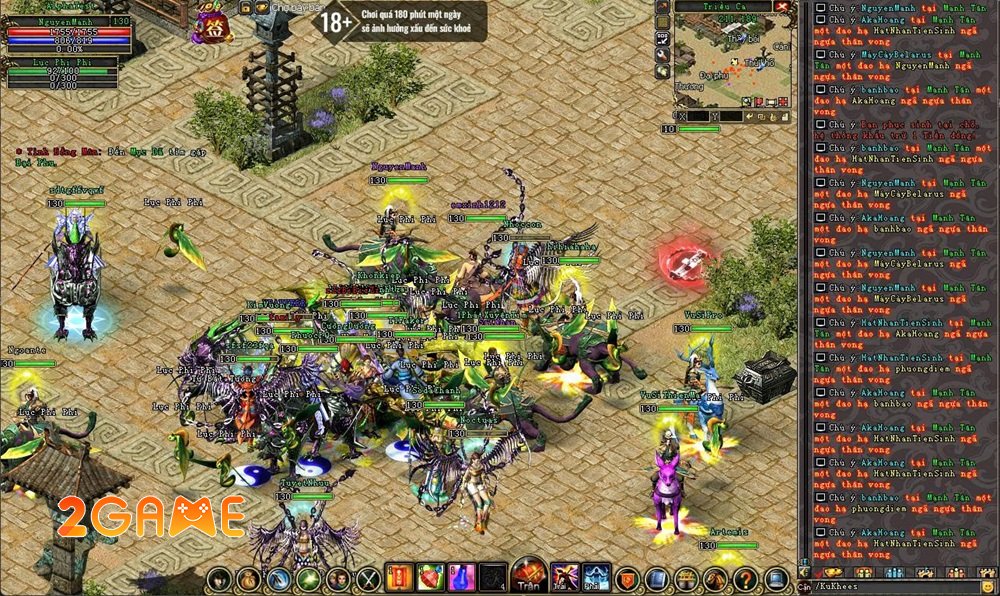Use the blue potion hotbar slot
The height and width of the screenshot is (596, 1000).
pyautogui.click(x=461, y=578)
